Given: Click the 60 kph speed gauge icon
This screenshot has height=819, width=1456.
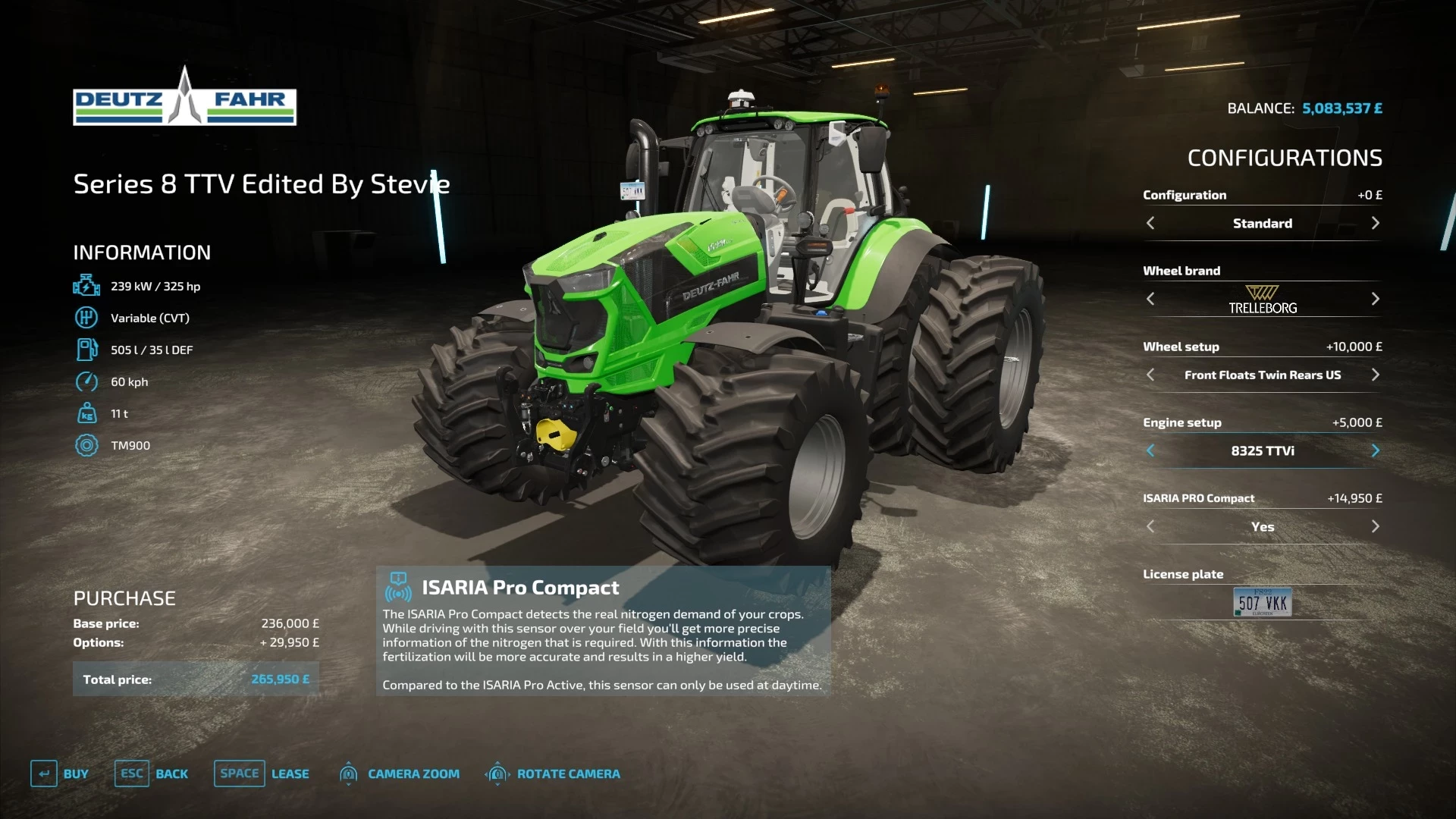Looking at the screenshot, I should [x=86, y=381].
